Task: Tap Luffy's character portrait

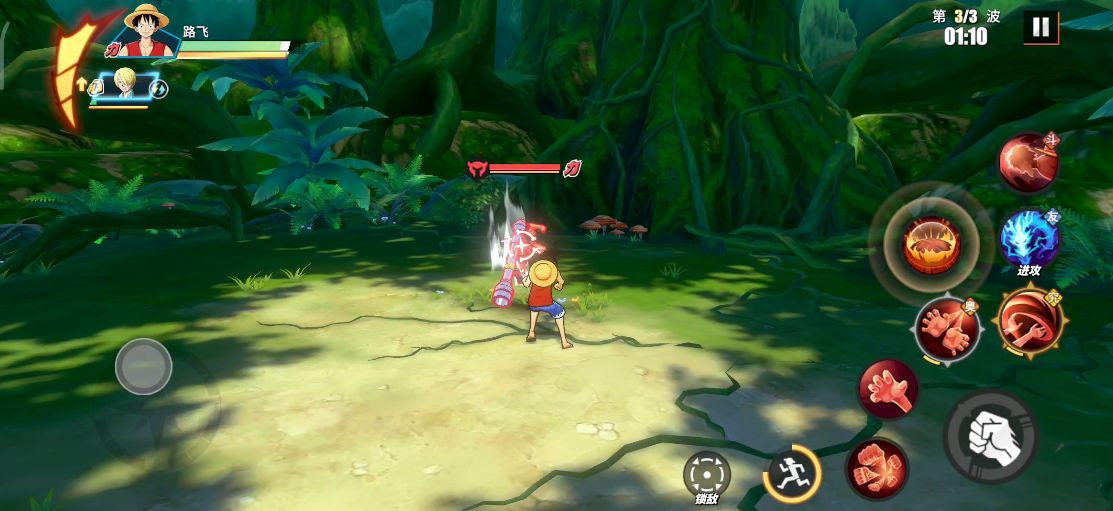Action: pos(145,30)
